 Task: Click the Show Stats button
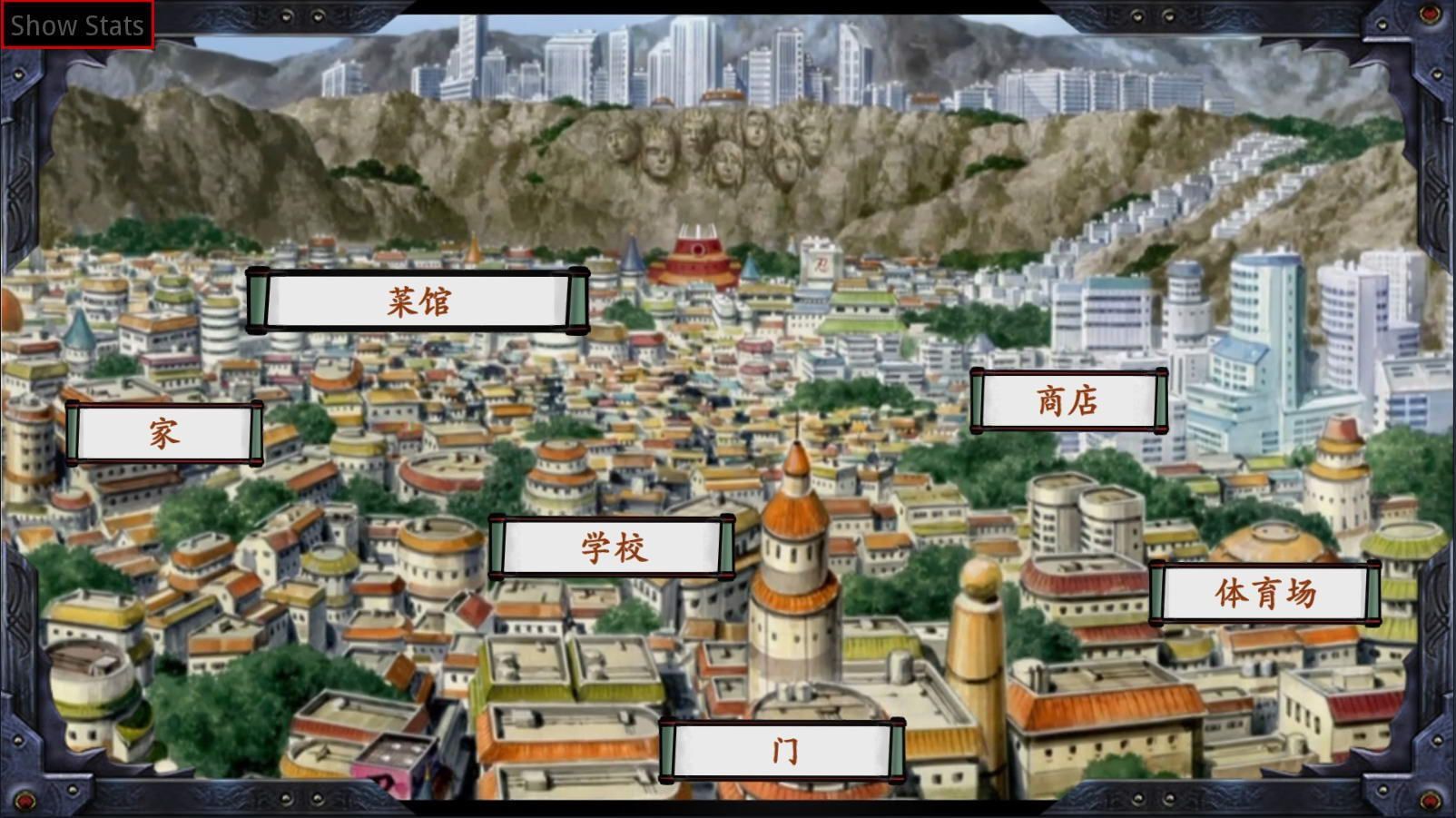tap(75, 25)
